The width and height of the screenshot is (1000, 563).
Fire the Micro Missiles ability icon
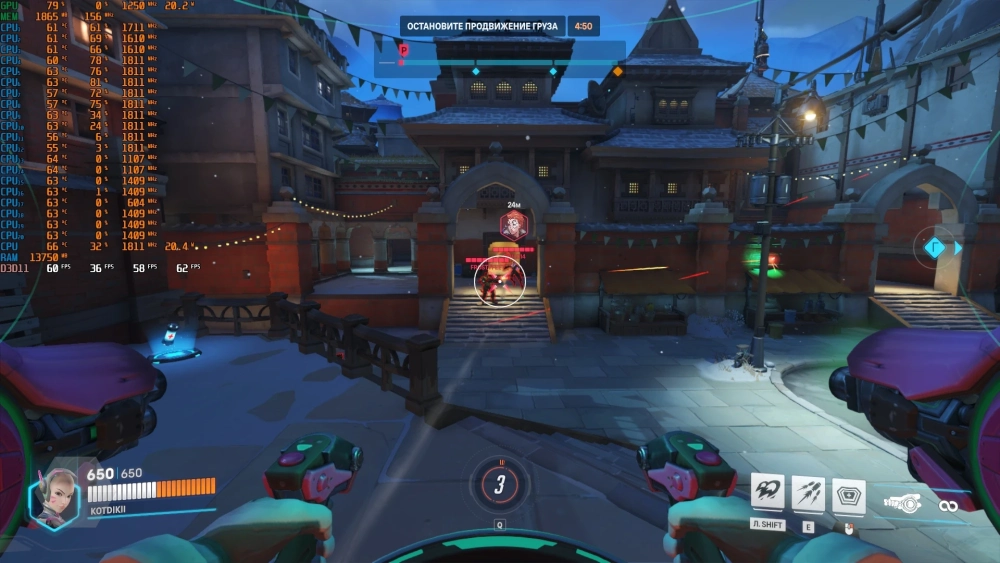pyautogui.click(x=808, y=491)
